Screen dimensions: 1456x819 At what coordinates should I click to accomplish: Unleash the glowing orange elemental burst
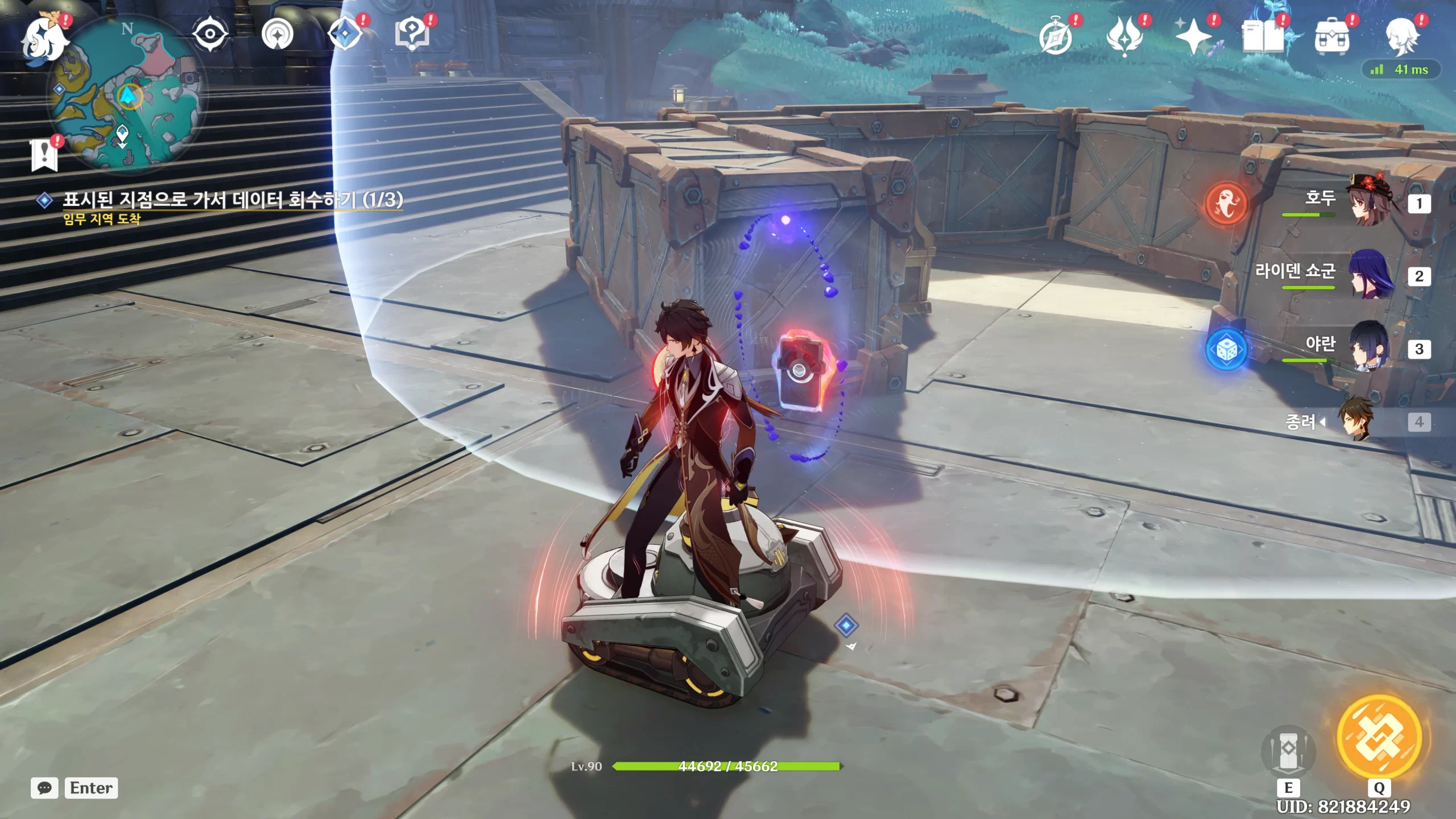(x=1379, y=737)
